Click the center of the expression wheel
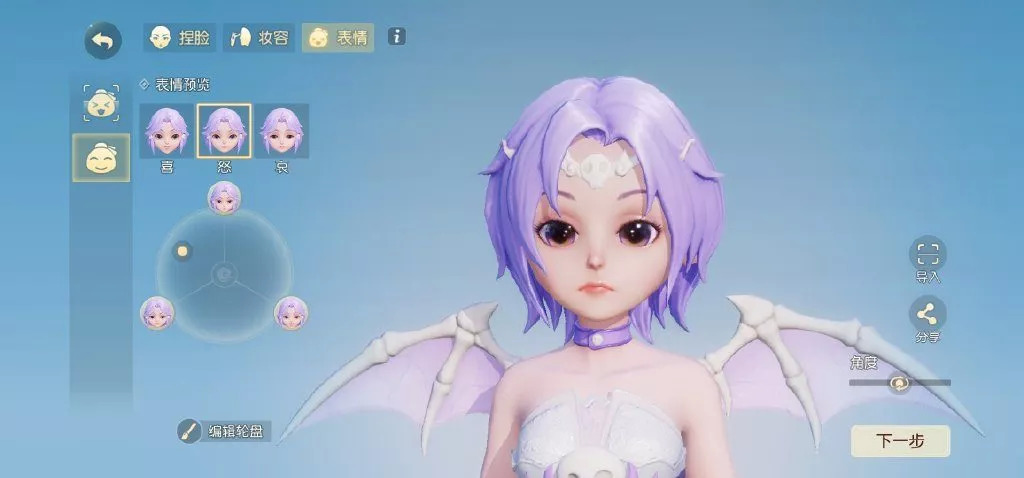Image resolution: width=1024 pixels, height=478 pixels. pos(224,274)
